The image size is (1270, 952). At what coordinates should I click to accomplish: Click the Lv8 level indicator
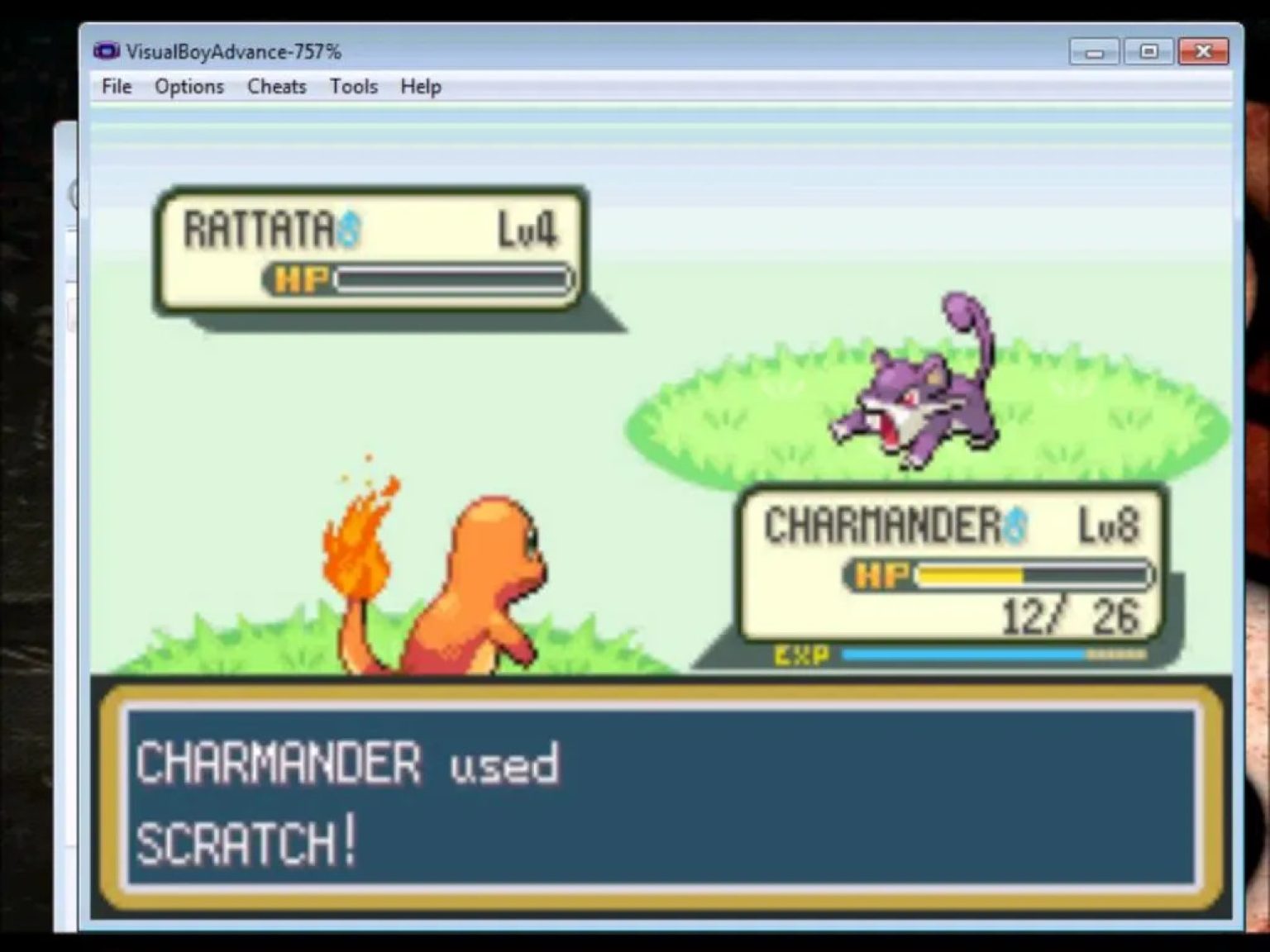[x=1108, y=525]
